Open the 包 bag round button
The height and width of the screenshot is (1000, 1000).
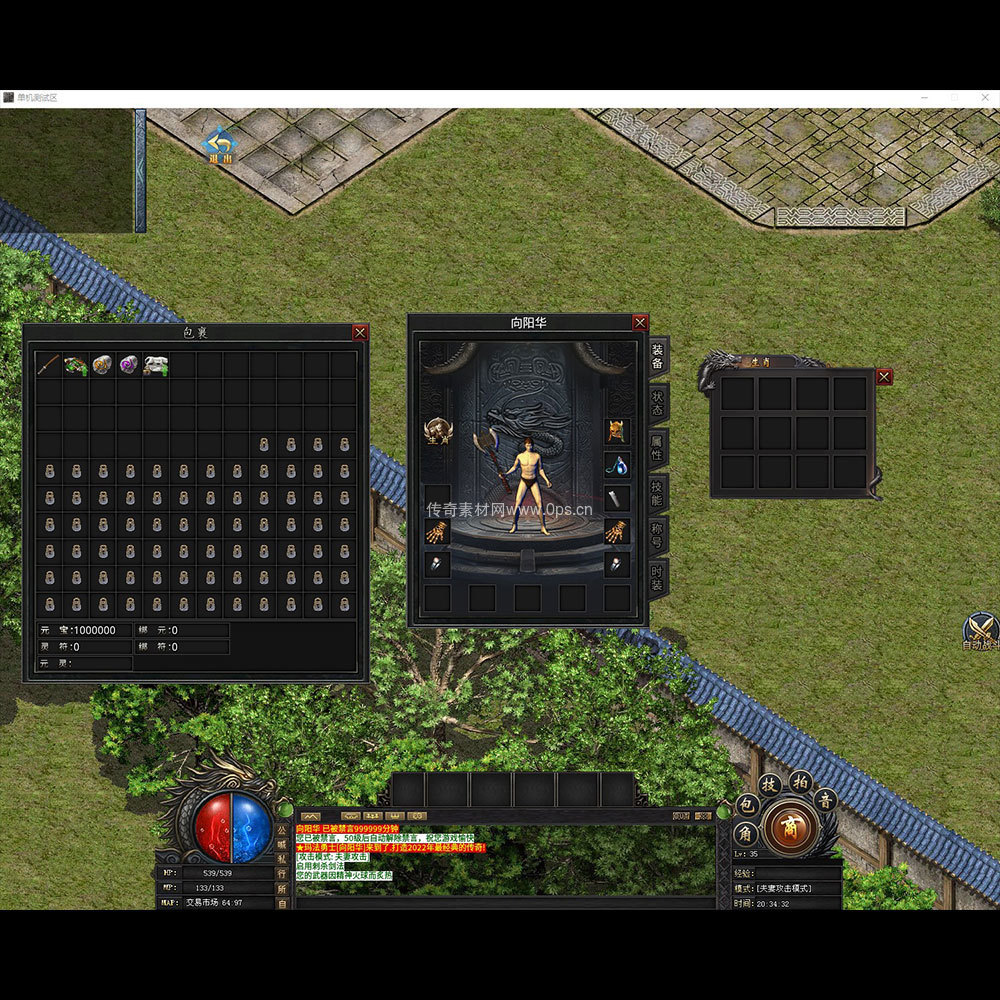pyautogui.click(x=746, y=805)
